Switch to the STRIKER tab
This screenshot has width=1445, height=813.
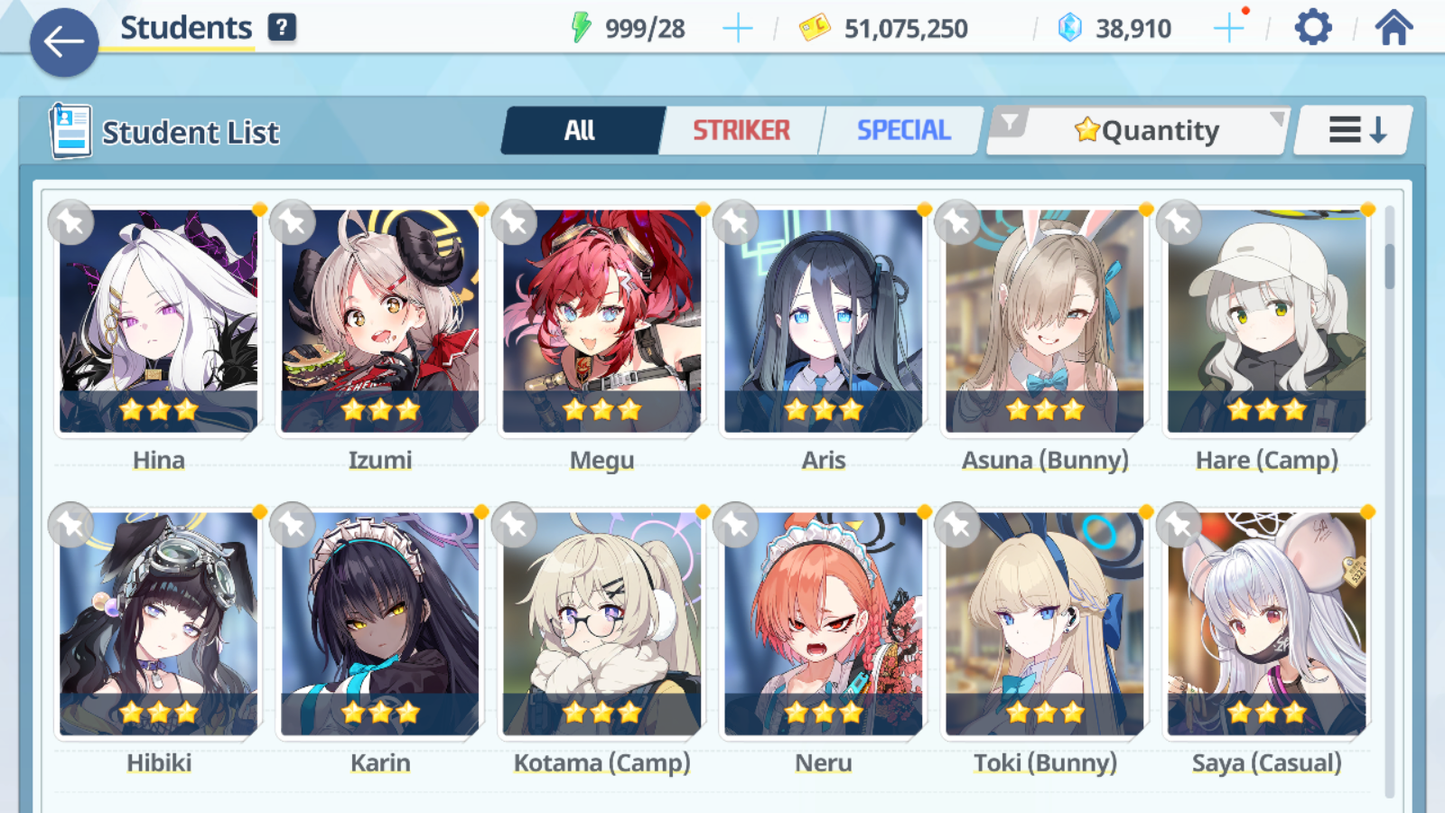741,129
